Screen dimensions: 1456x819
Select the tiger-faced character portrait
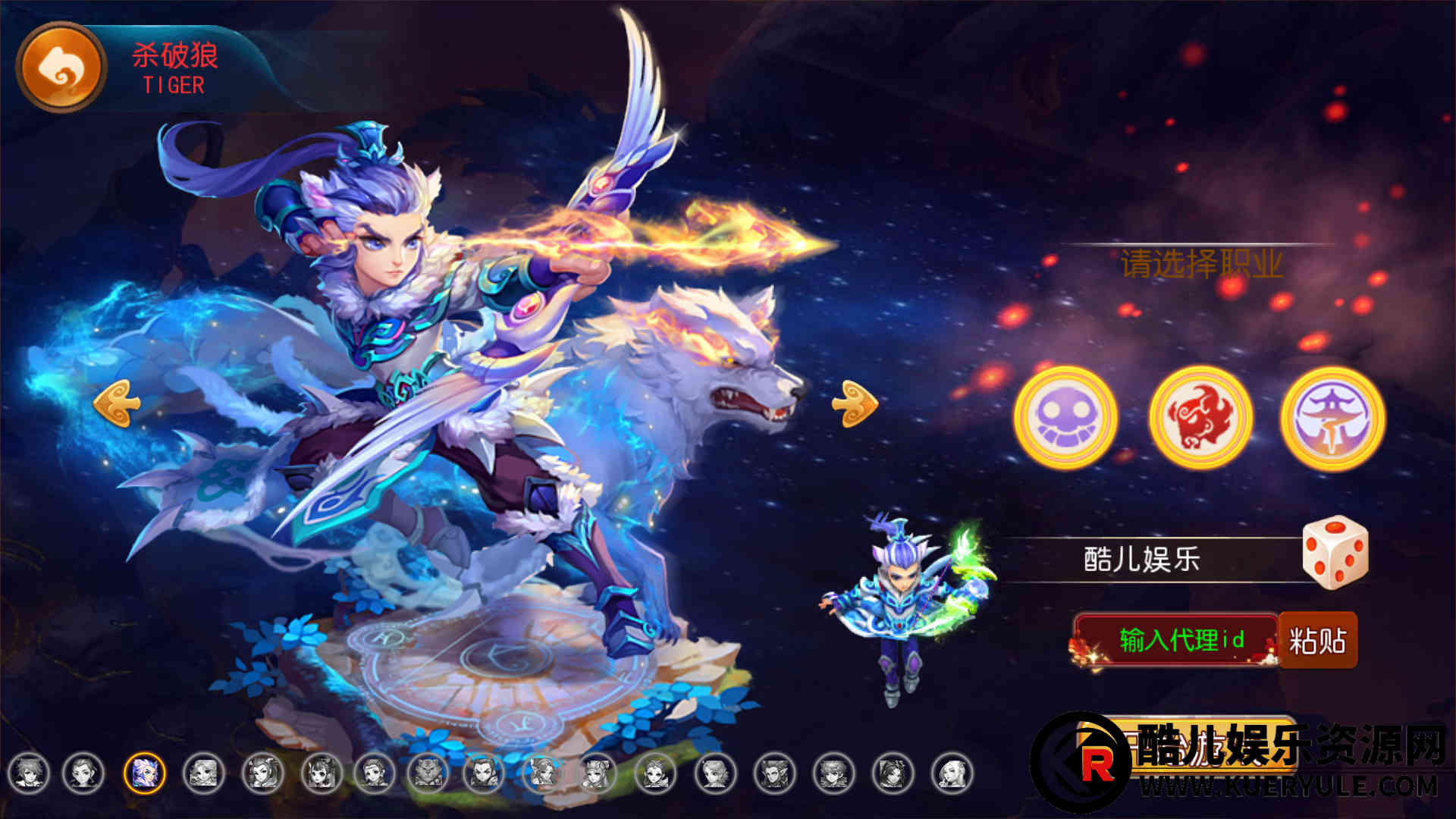click(427, 773)
